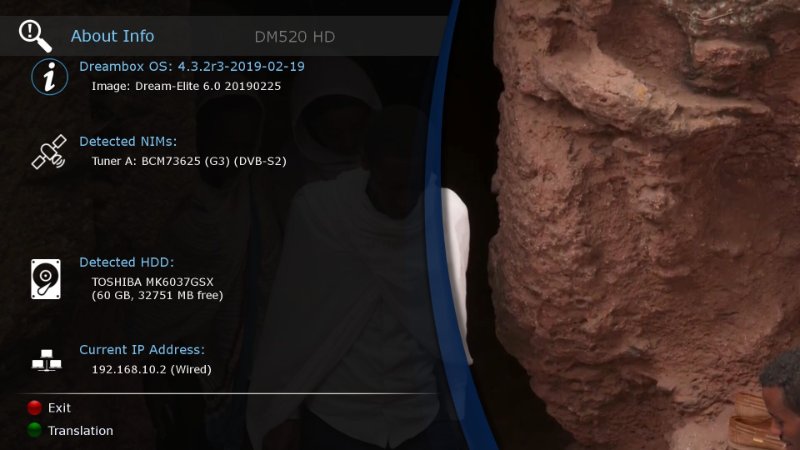Viewport: 800px width, 450px height.
Task: Exit the About Info screen
Action: click(x=34, y=408)
